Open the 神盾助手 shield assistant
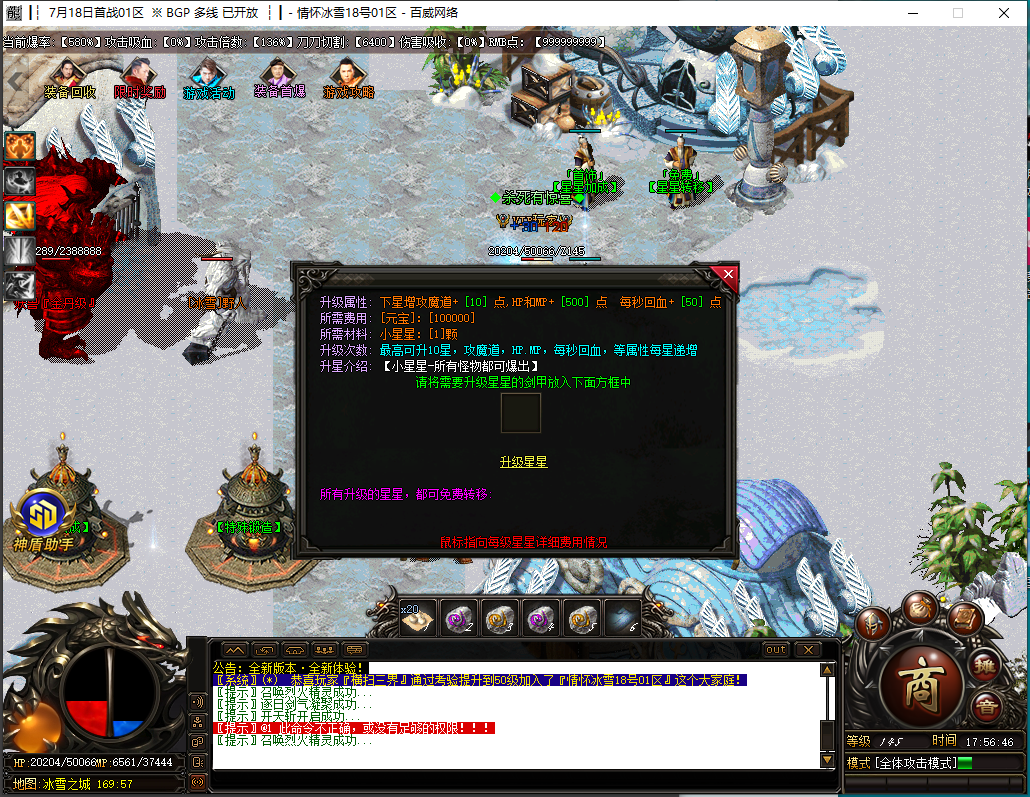Viewport: 1030px width, 797px height. (x=43, y=519)
